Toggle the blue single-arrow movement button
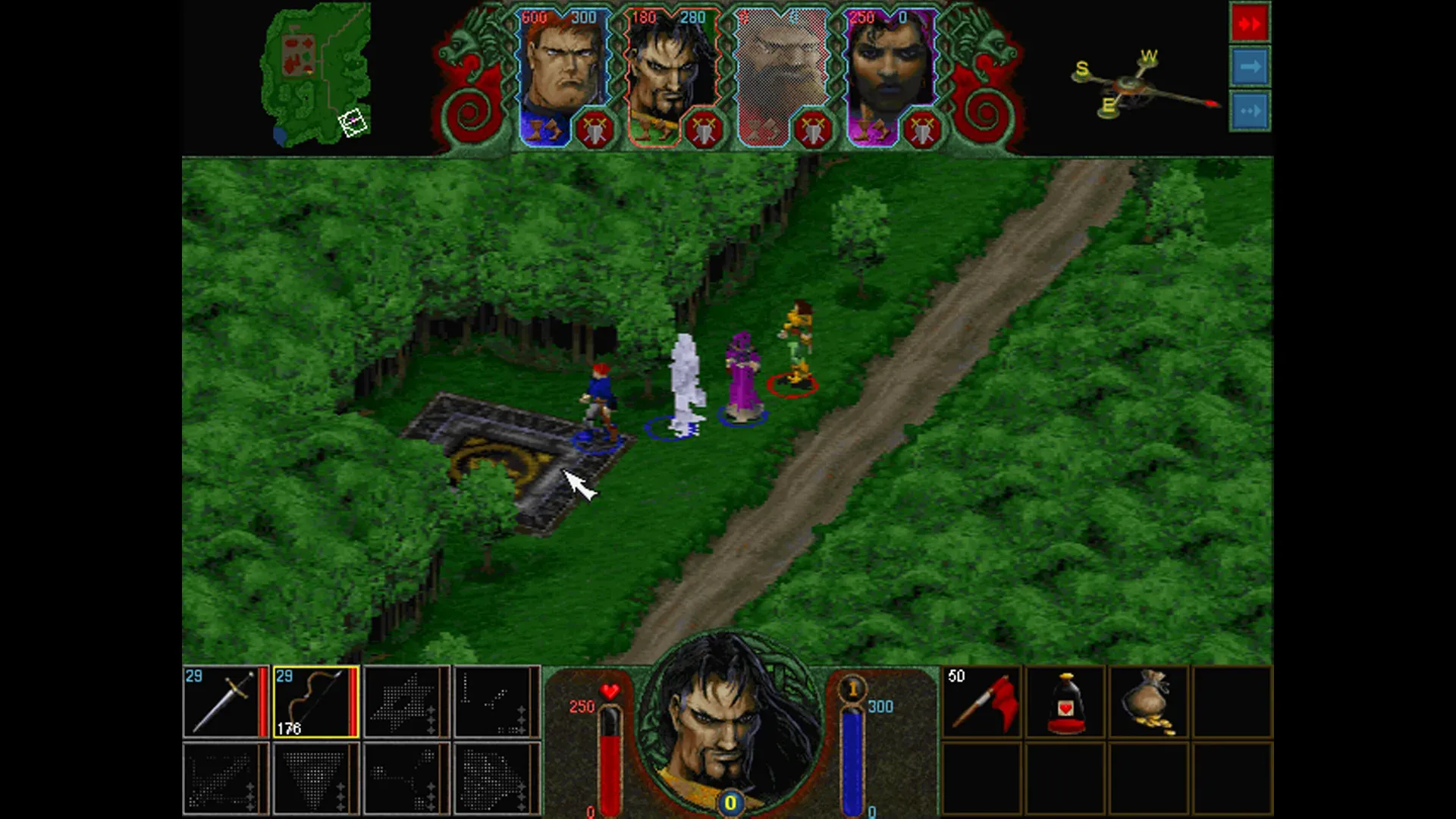 pyautogui.click(x=1250, y=67)
